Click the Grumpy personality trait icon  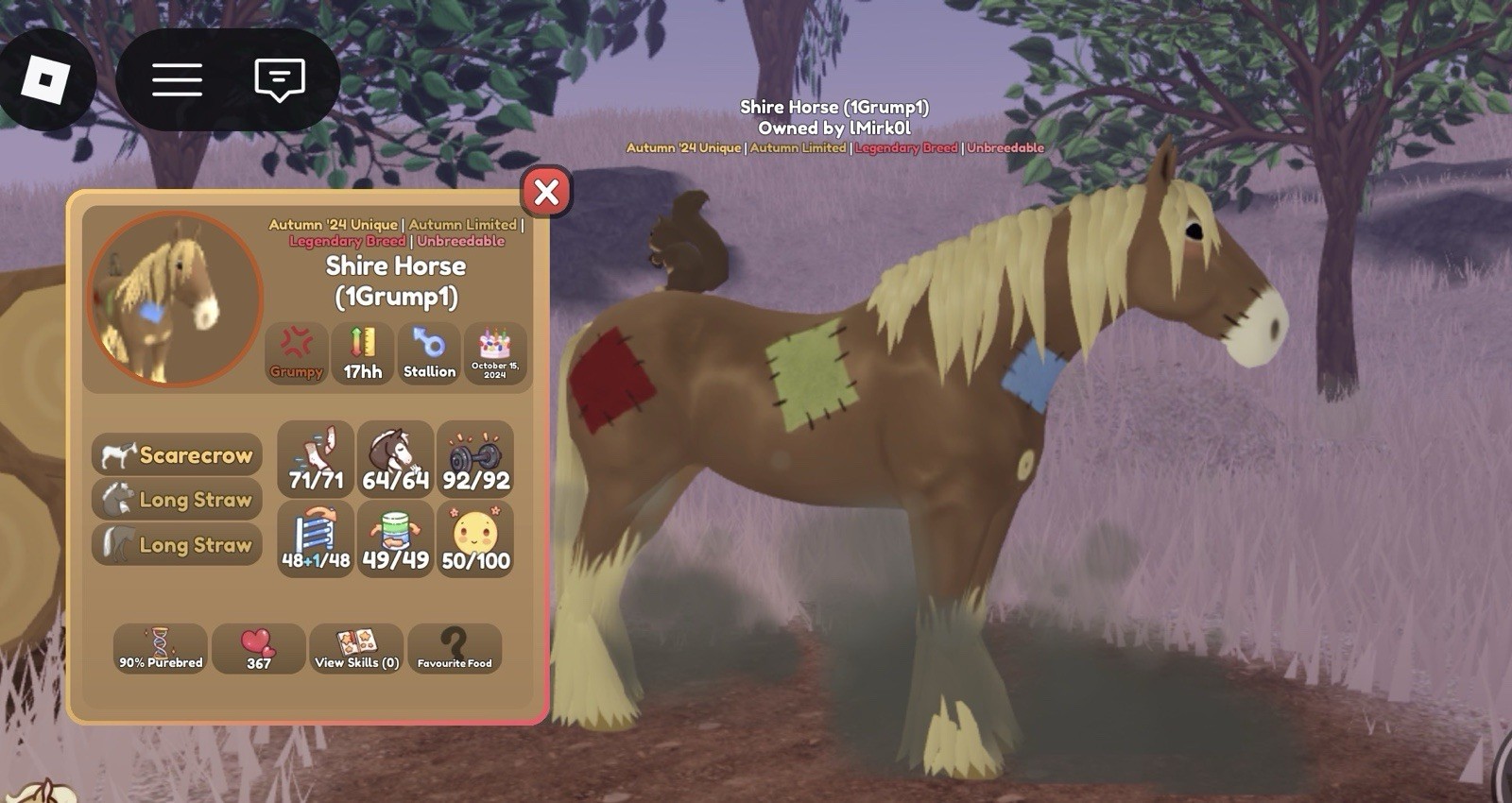[x=297, y=353]
